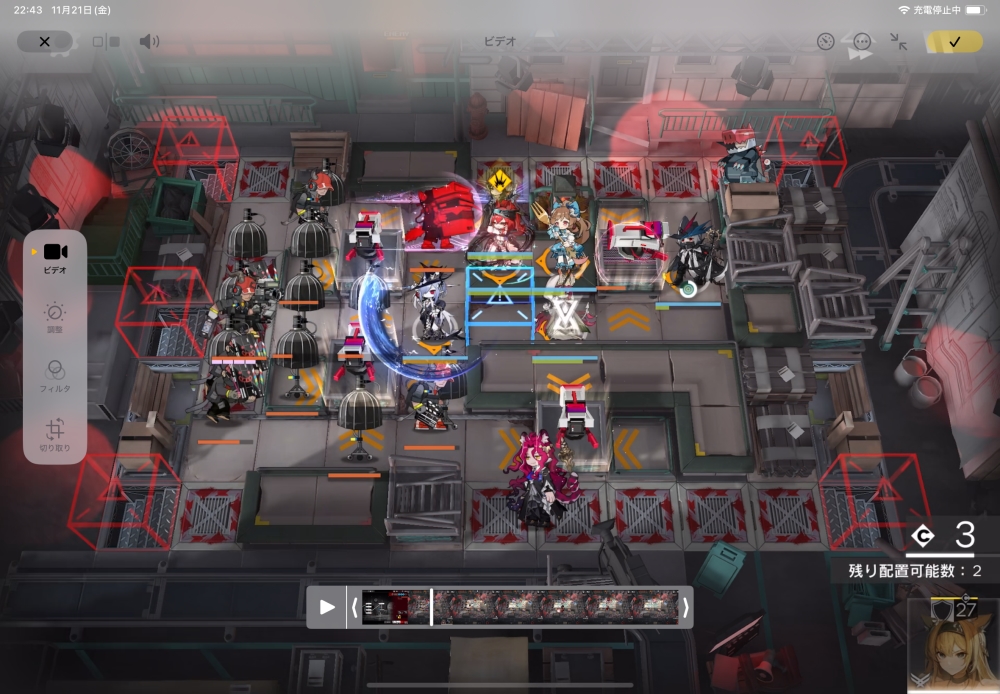Open the フィルタ filter tab
The height and width of the screenshot is (694, 1000).
(x=55, y=376)
